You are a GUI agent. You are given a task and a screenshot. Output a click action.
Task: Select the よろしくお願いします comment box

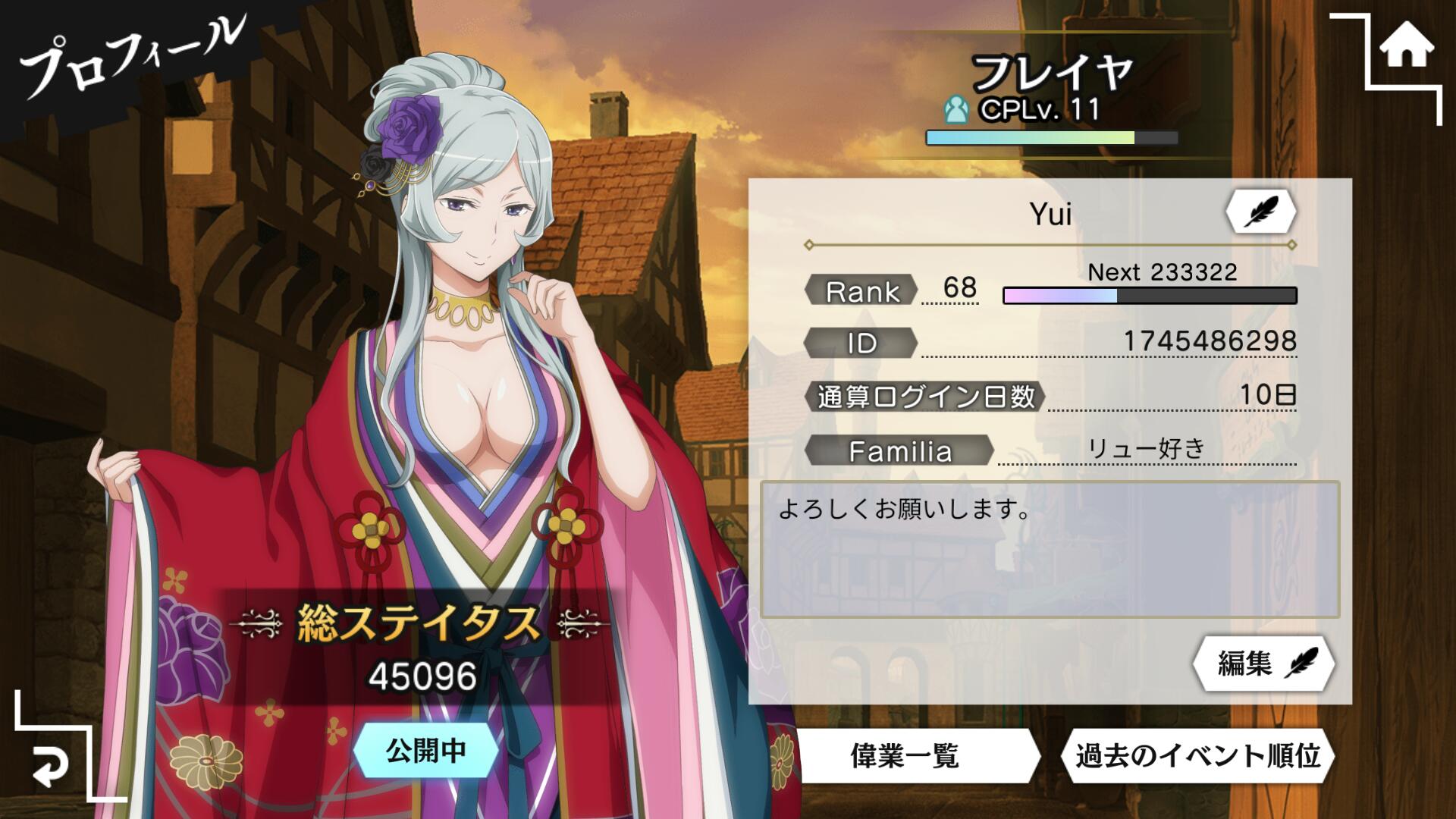[1050, 549]
